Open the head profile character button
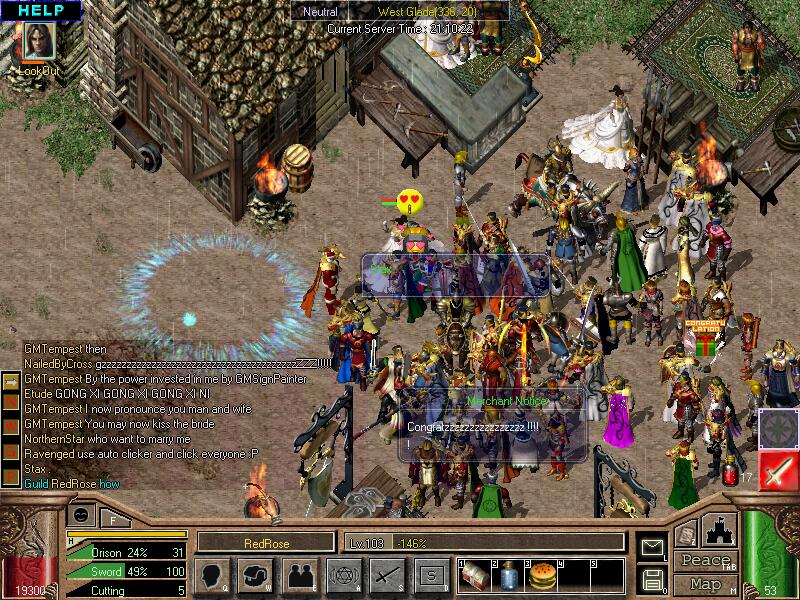 click(212, 574)
